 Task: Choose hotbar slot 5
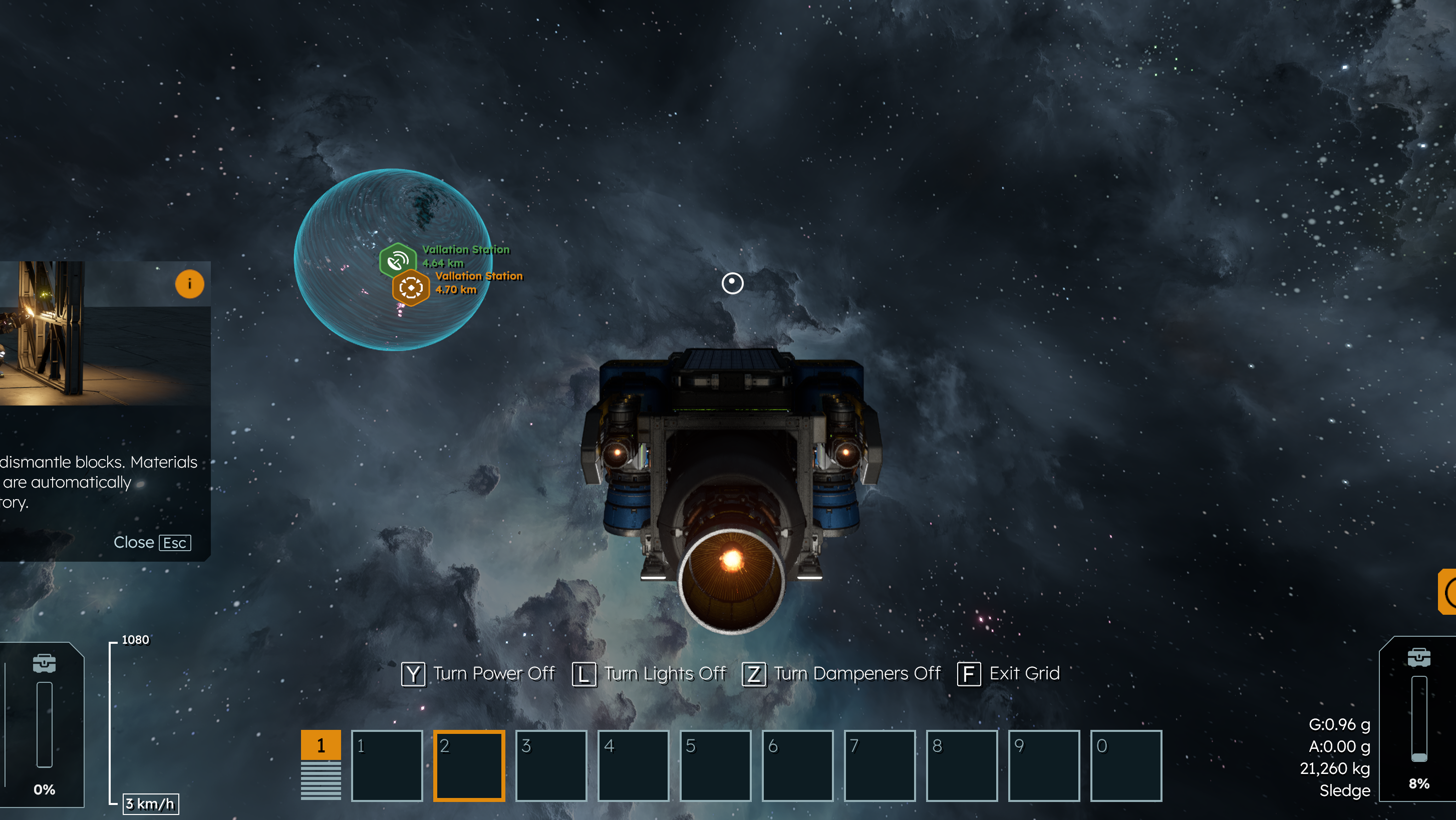click(x=715, y=766)
